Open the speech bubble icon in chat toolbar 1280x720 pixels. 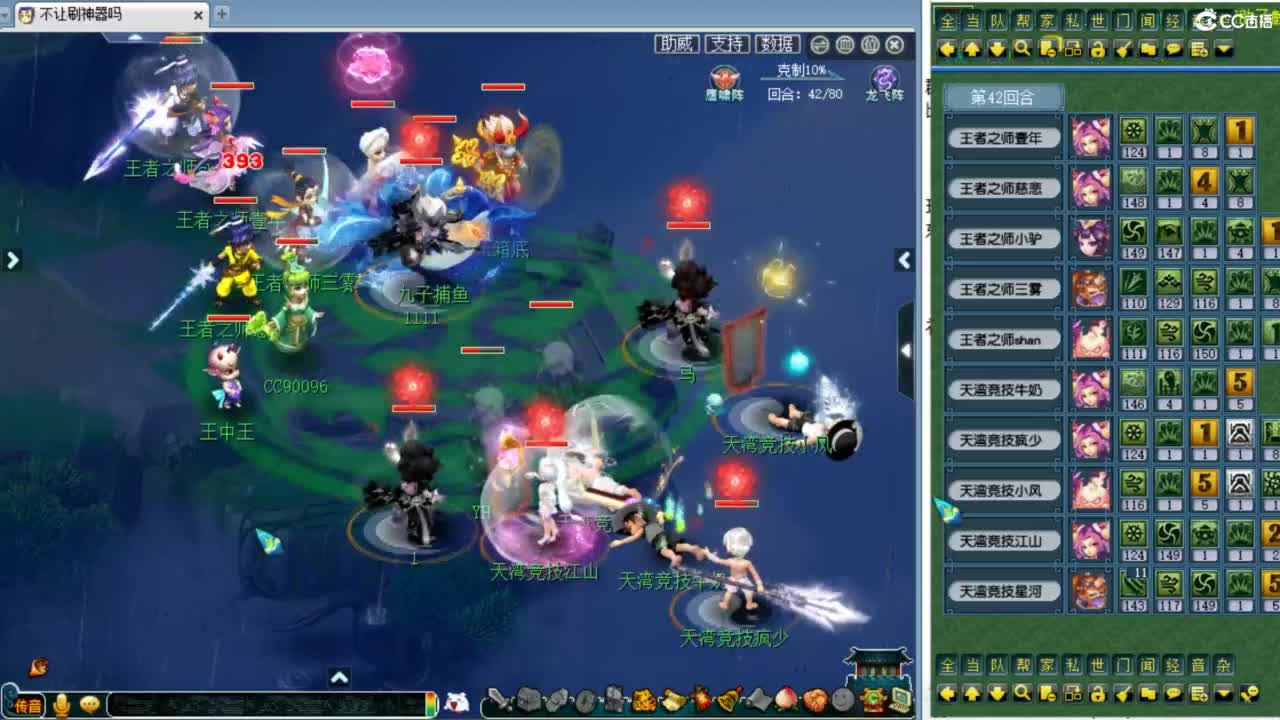pos(1171,48)
